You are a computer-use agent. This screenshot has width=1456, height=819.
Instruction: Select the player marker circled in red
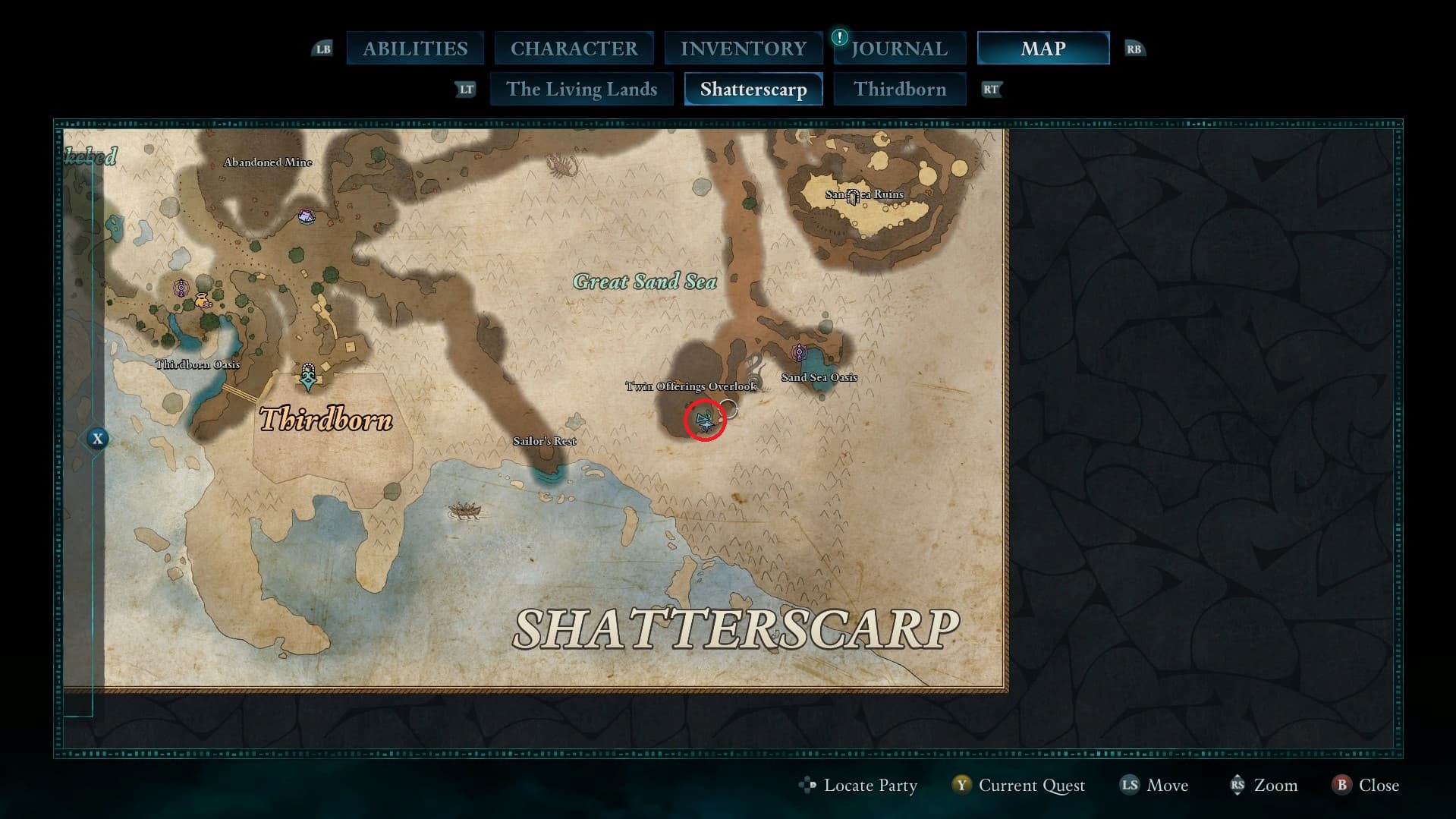705,418
